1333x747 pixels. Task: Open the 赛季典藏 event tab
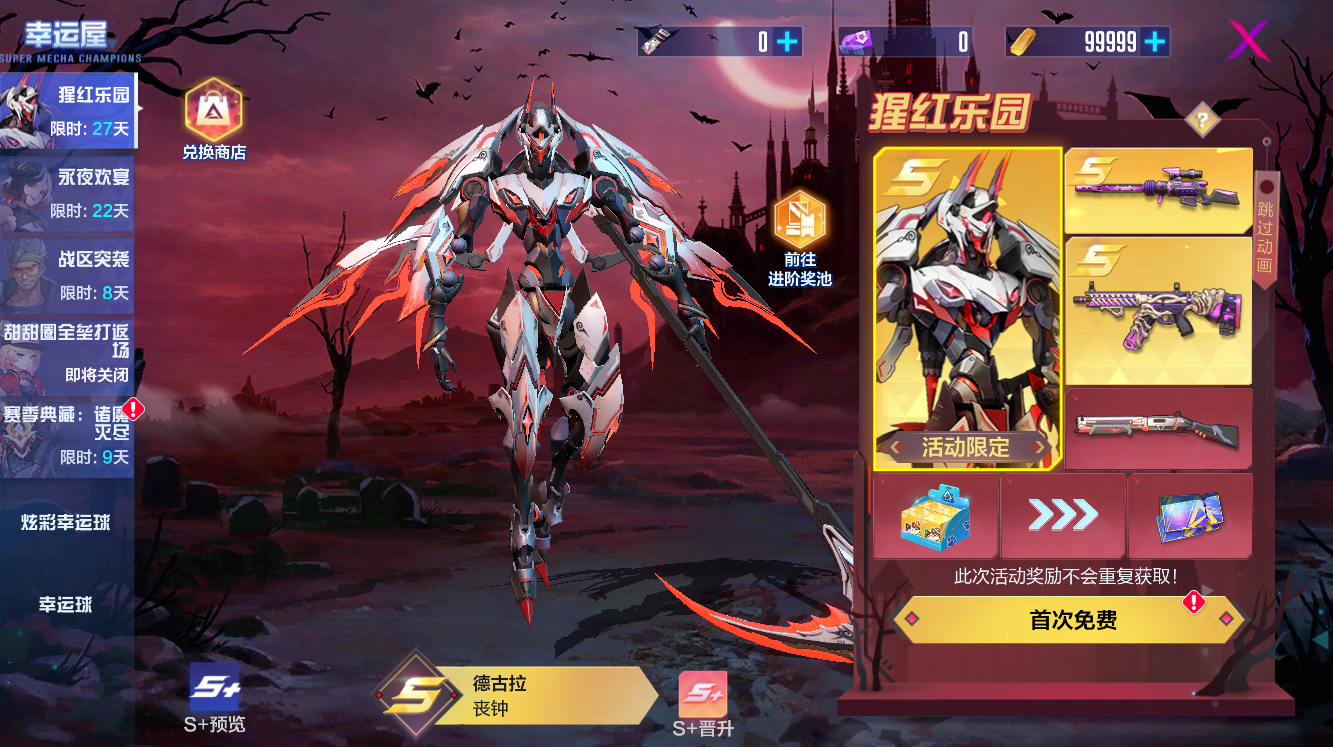click(x=68, y=437)
